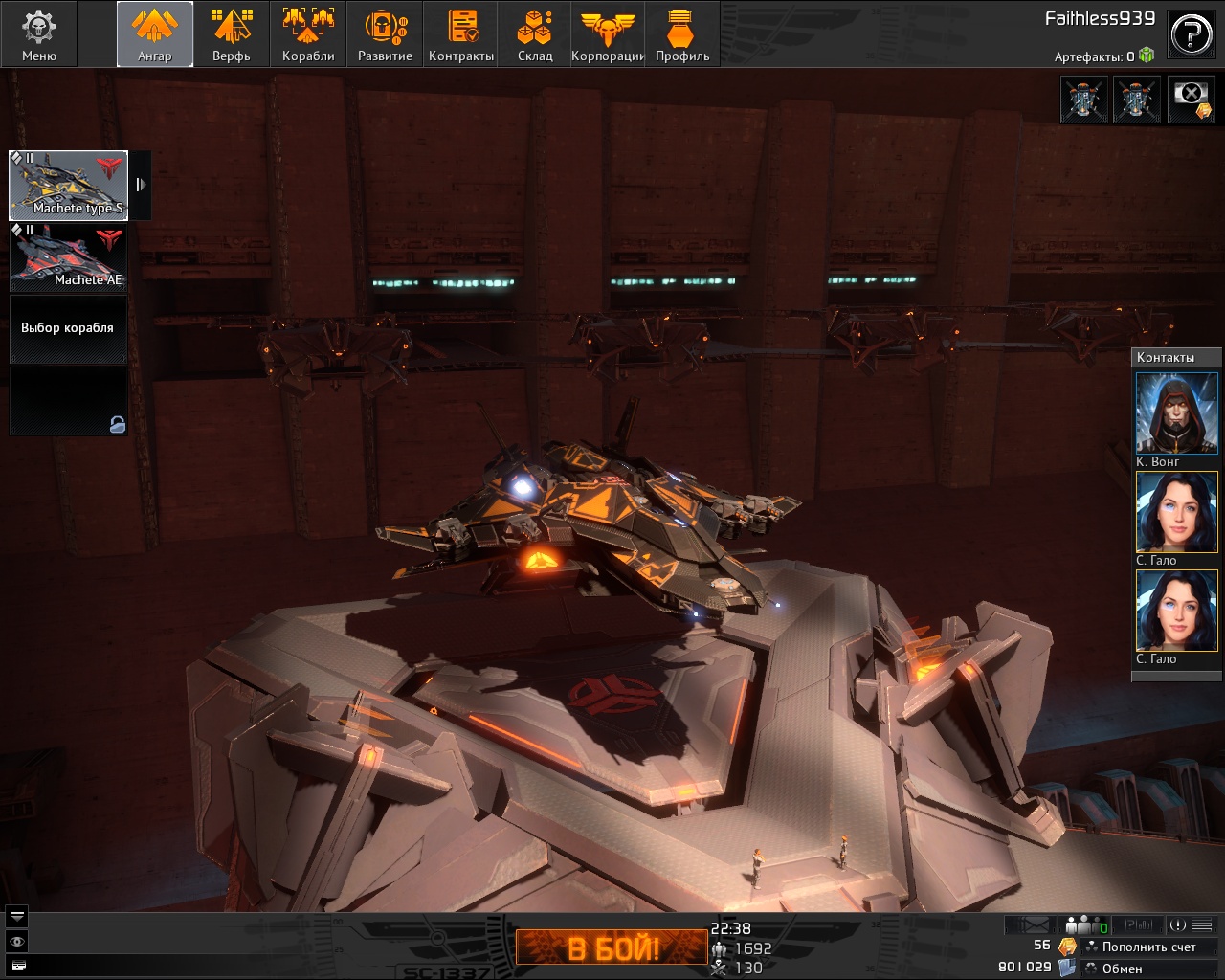The height and width of the screenshot is (980, 1225).
Task: Select the Machete AE ship slot
Action: 68,256
